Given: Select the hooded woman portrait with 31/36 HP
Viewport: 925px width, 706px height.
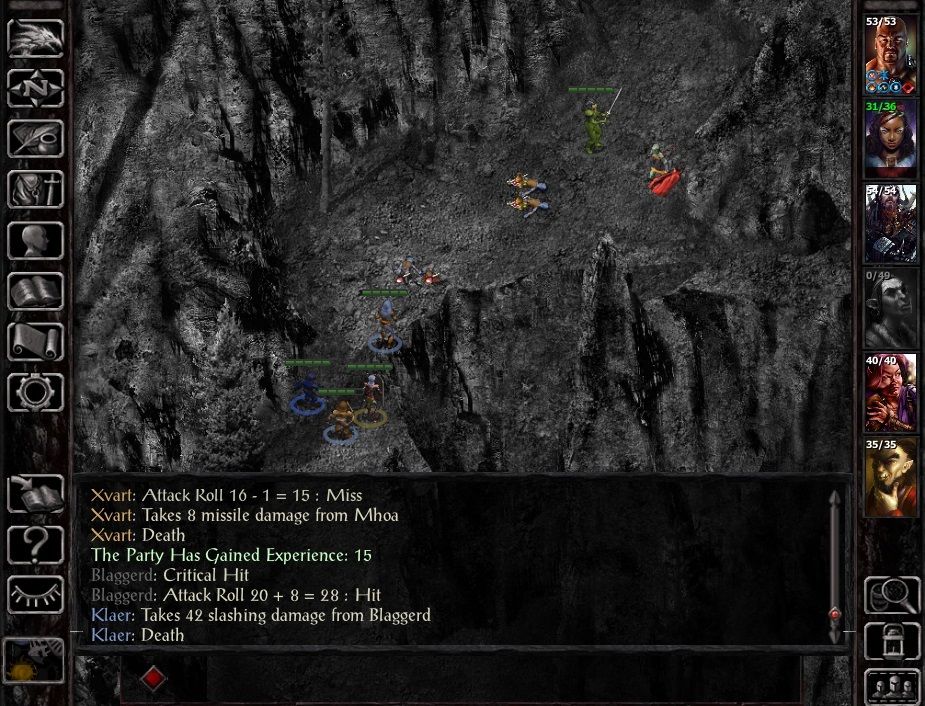Looking at the screenshot, I should [x=890, y=138].
